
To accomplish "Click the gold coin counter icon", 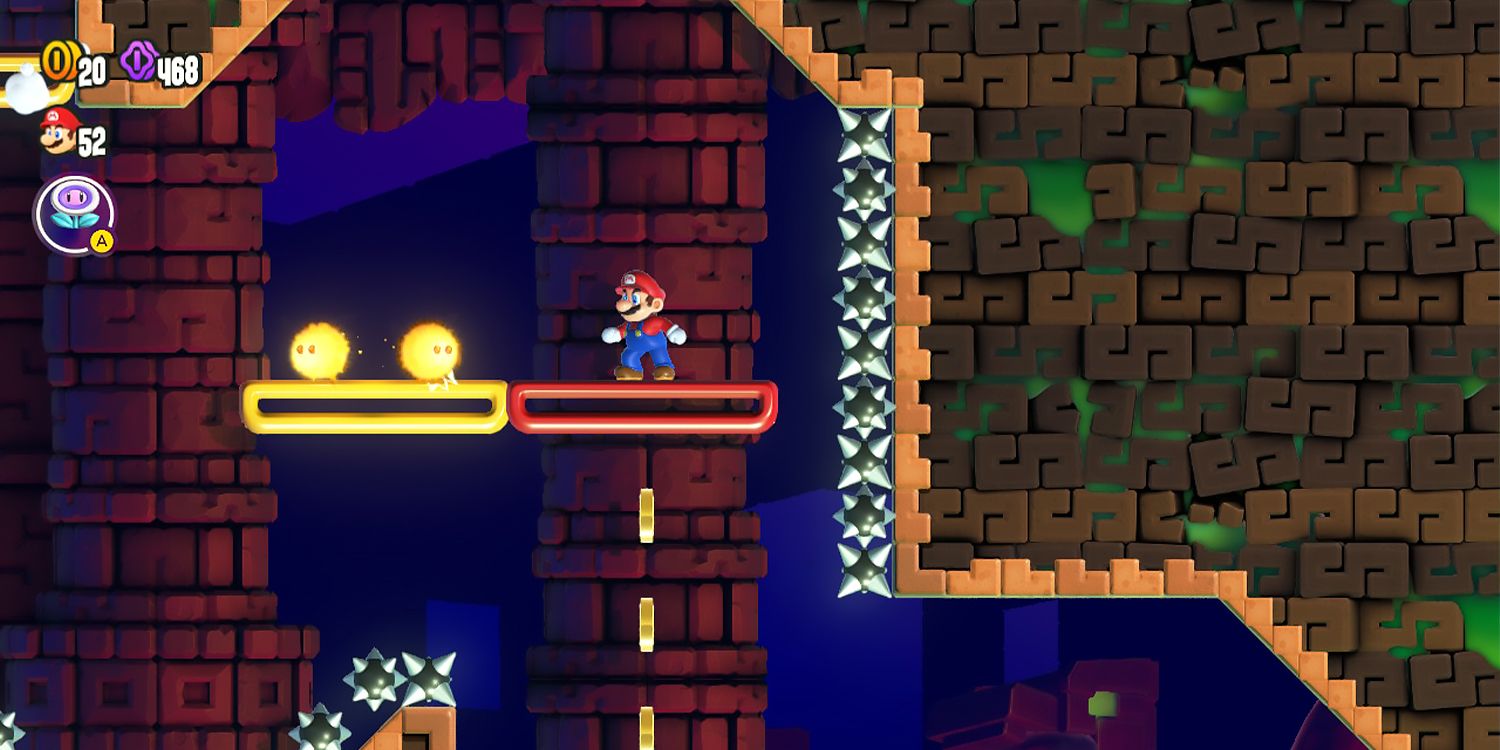I will pos(57,64).
